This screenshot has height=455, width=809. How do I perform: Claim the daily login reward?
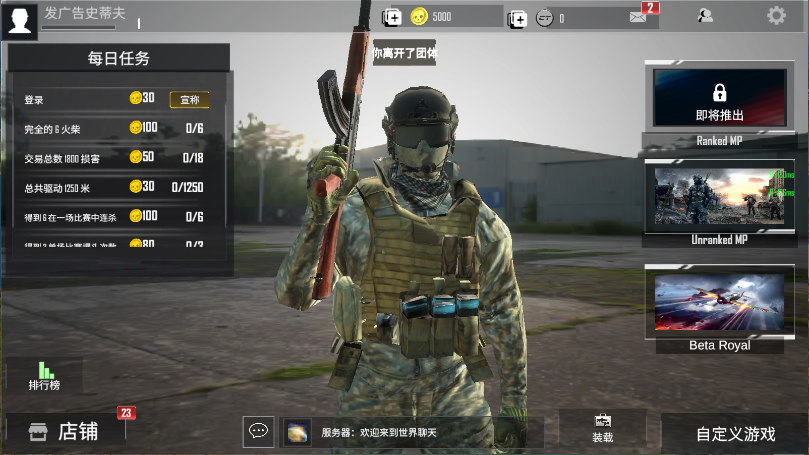tap(190, 99)
